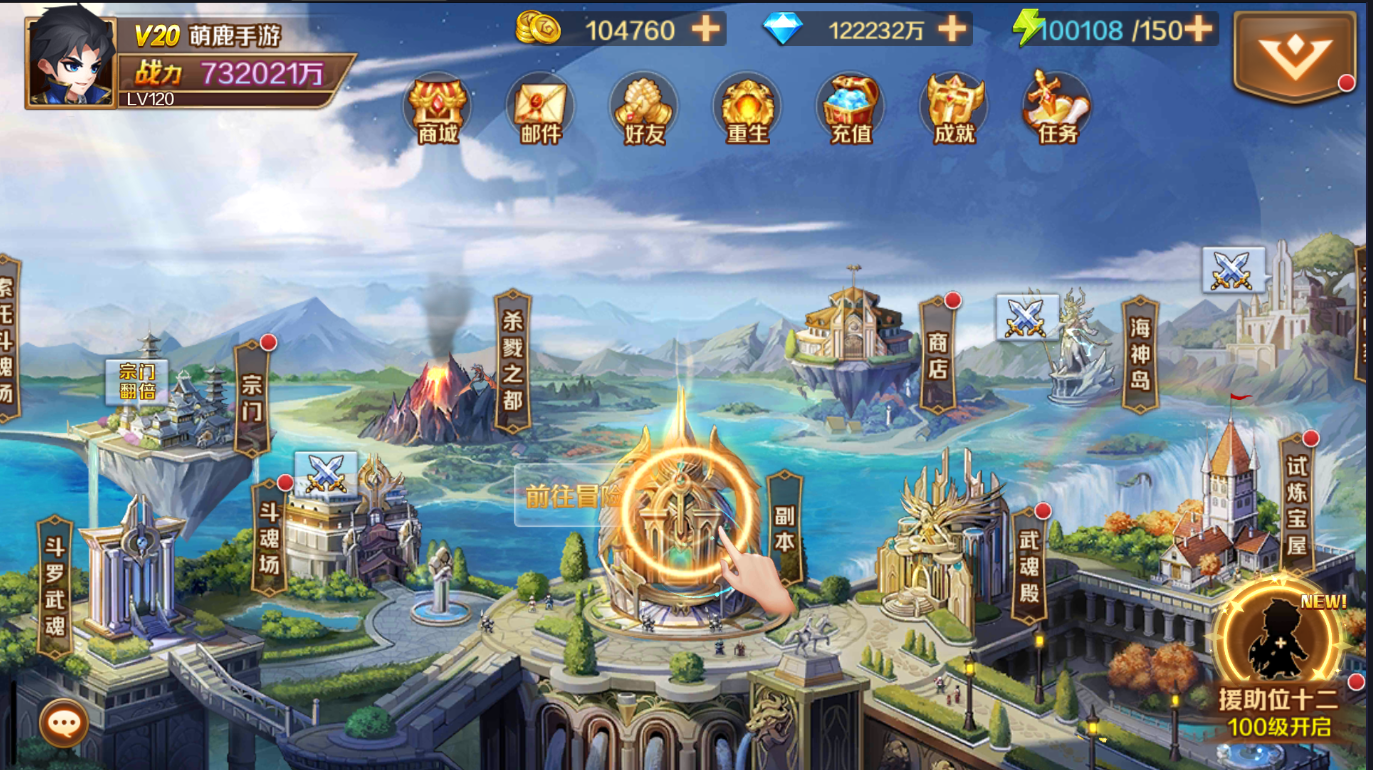Screen dimensions: 1373x770
Task: Open the 好友 friends icon
Action: pos(644,108)
